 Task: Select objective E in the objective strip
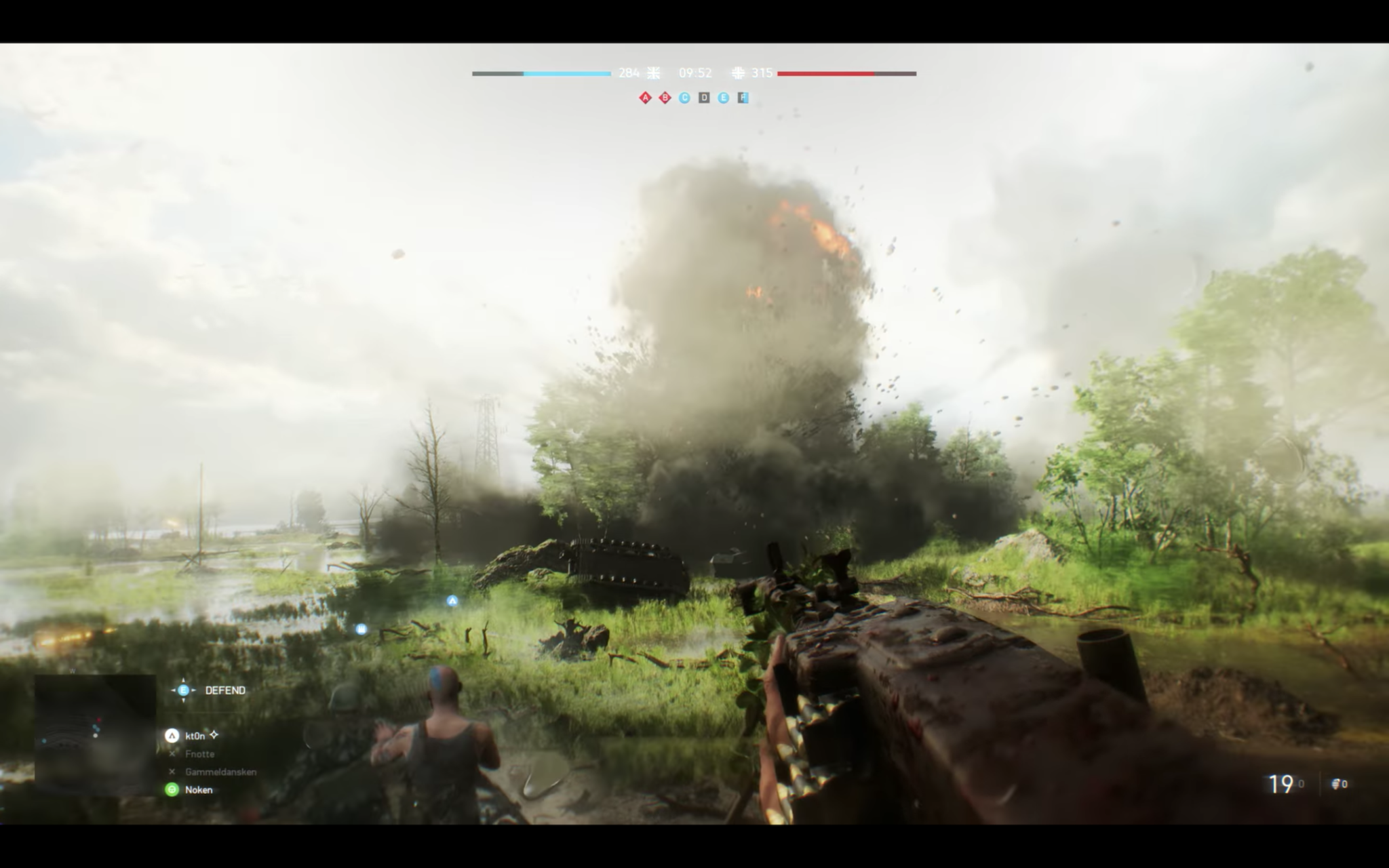(724, 98)
